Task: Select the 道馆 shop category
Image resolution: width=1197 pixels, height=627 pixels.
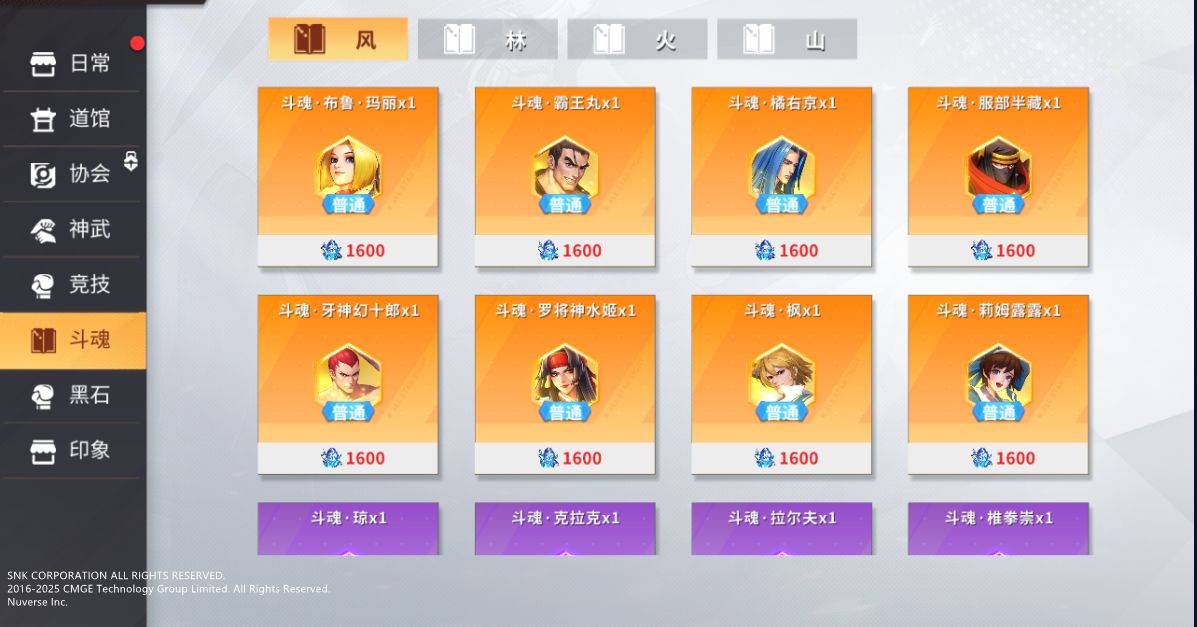Action: point(72,120)
